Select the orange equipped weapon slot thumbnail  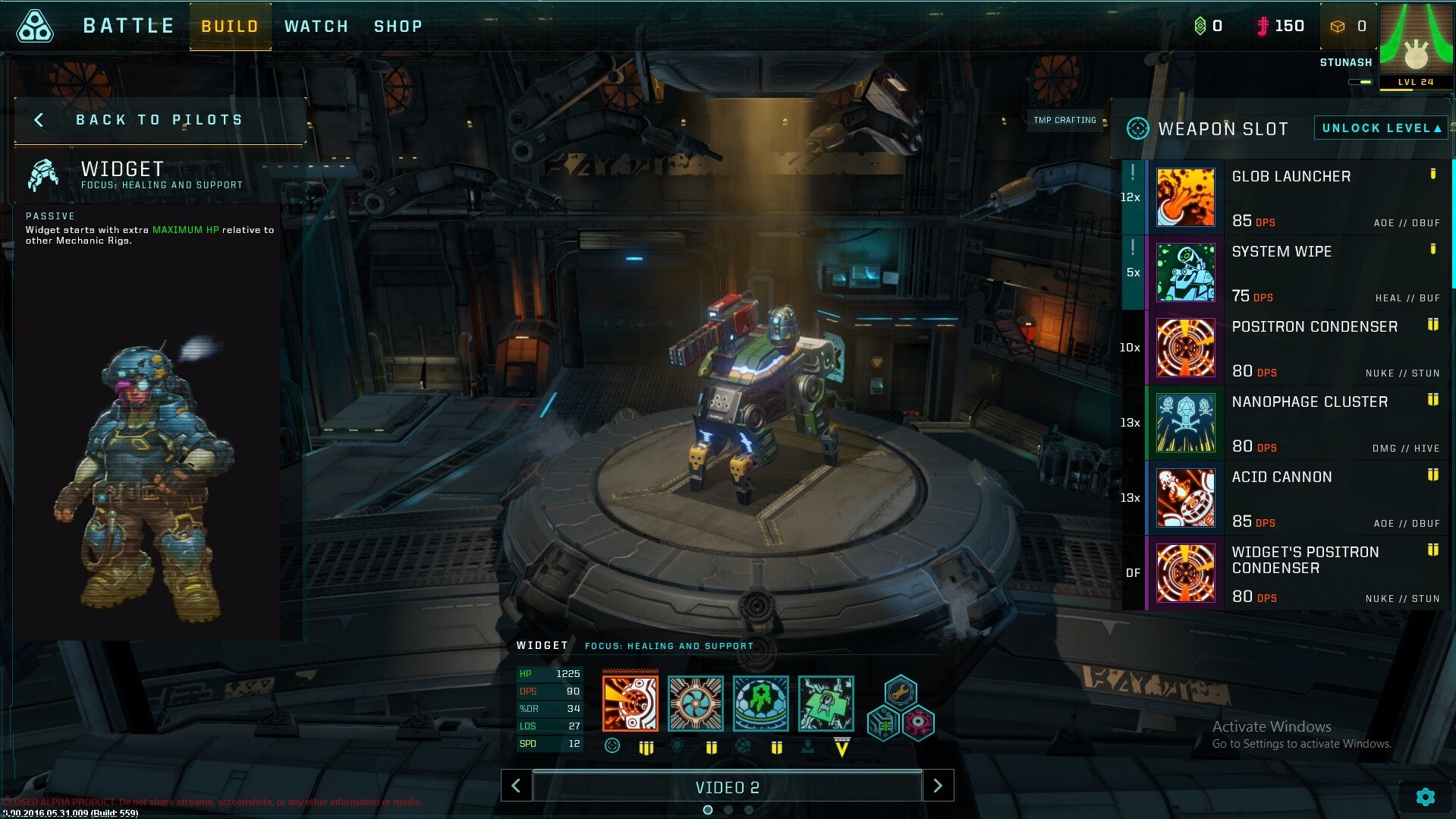(x=629, y=703)
